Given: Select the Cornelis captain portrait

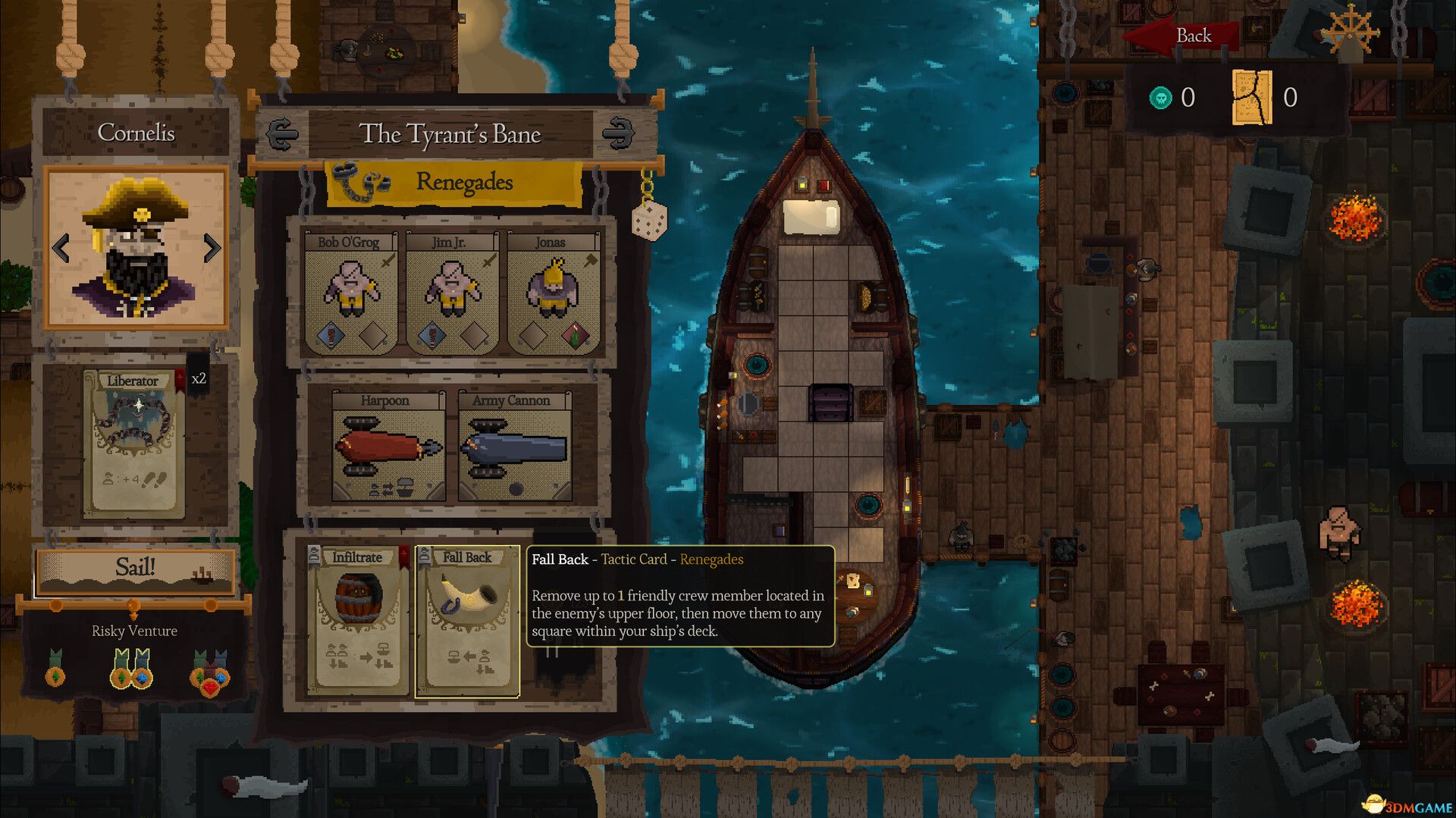Looking at the screenshot, I should tap(136, 246).
